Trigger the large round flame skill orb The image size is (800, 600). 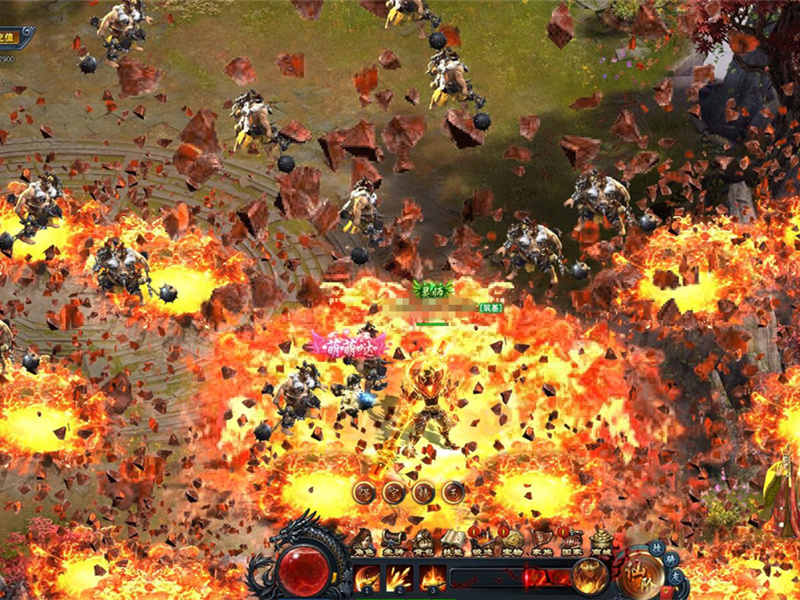click(x=590, y=576)
